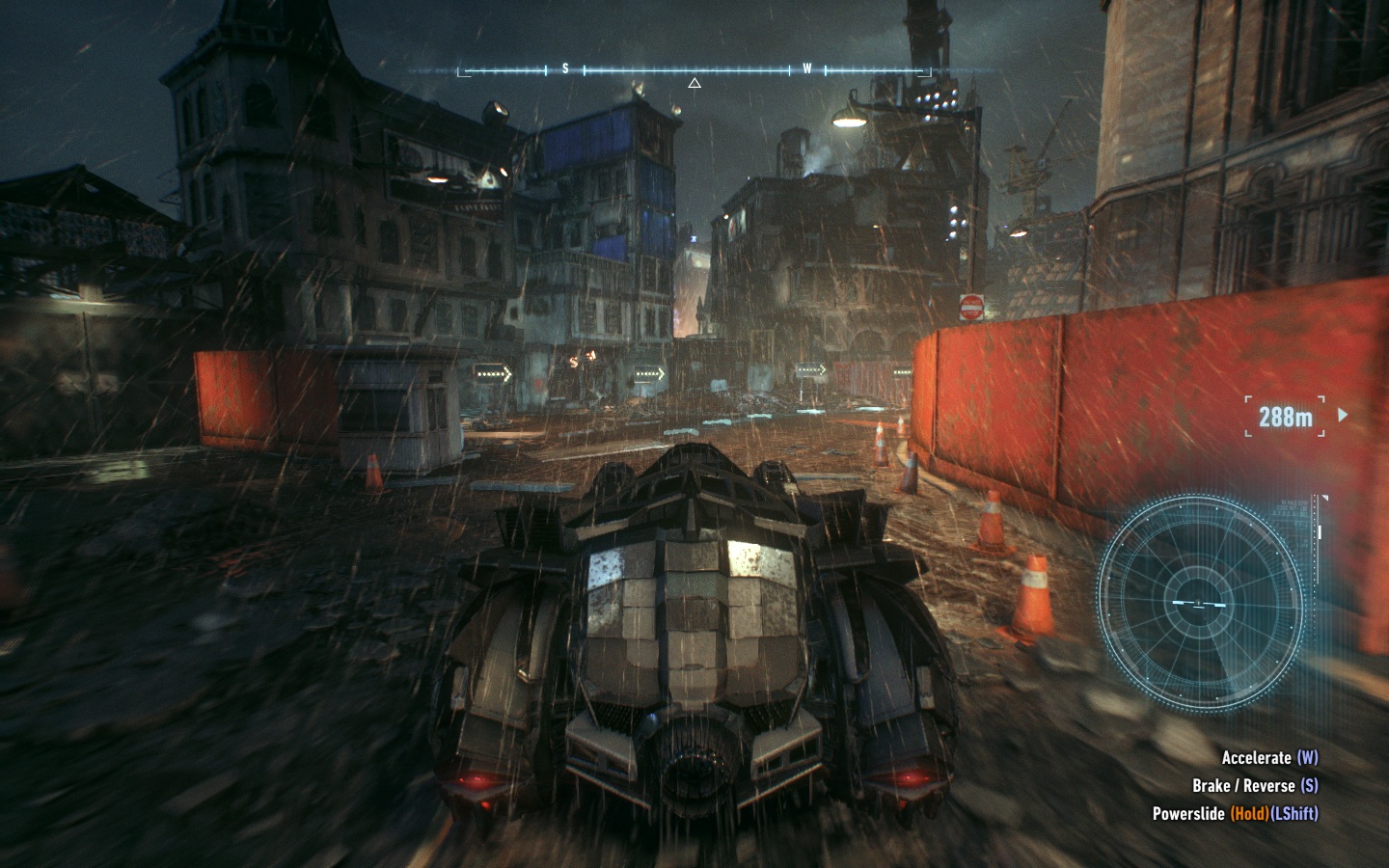The image size is (1389, 868).
Task: Click the circular radar minimap
Action: click(1200, 603)
